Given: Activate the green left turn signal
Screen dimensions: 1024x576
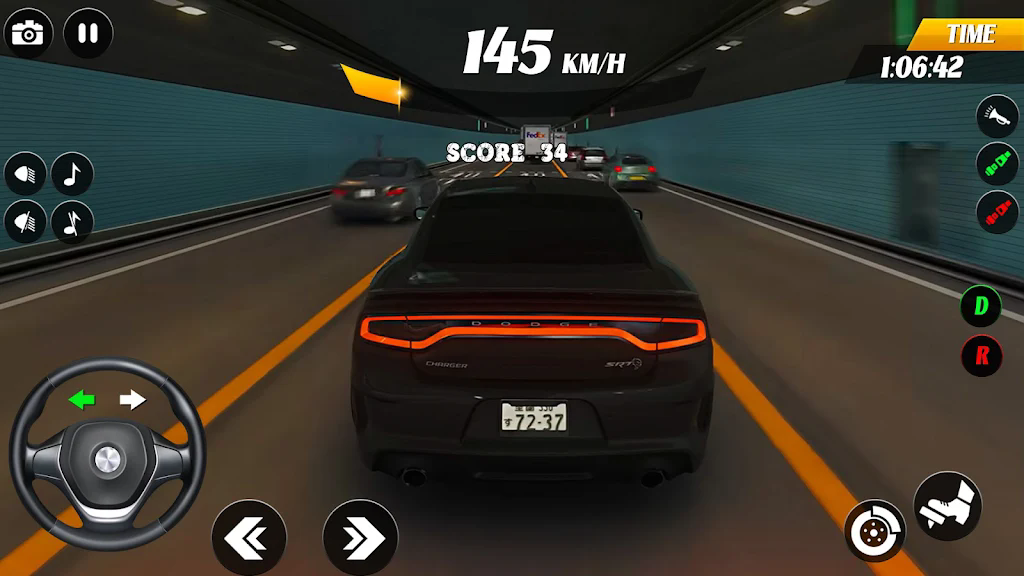Looking at the screenshot, I should pos(82,400).
